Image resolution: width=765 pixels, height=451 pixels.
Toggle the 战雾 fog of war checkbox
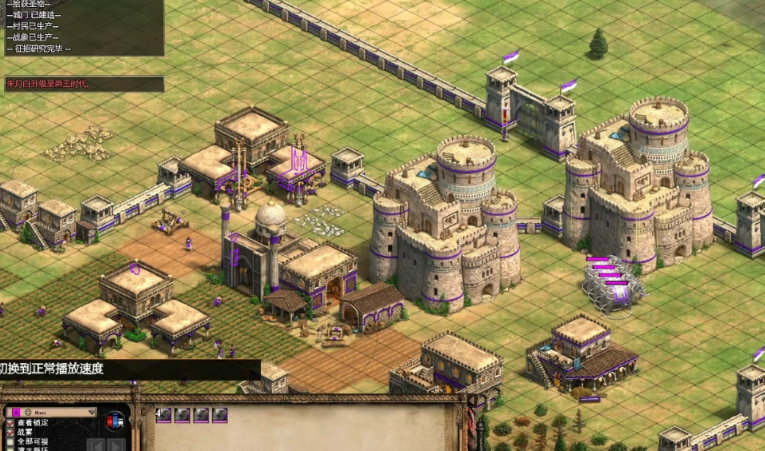click(x=10, y=432)
